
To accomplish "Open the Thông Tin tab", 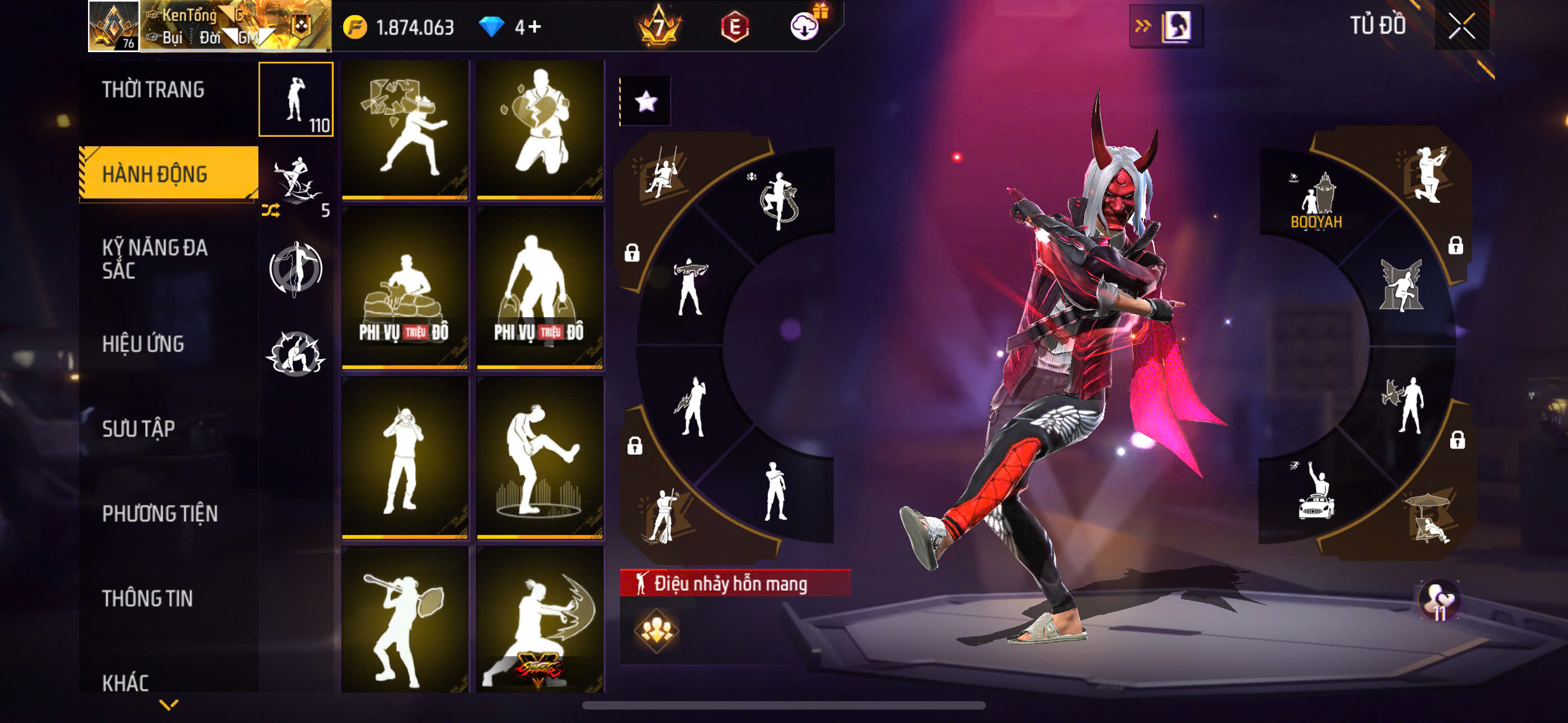I will pos(147,597).
